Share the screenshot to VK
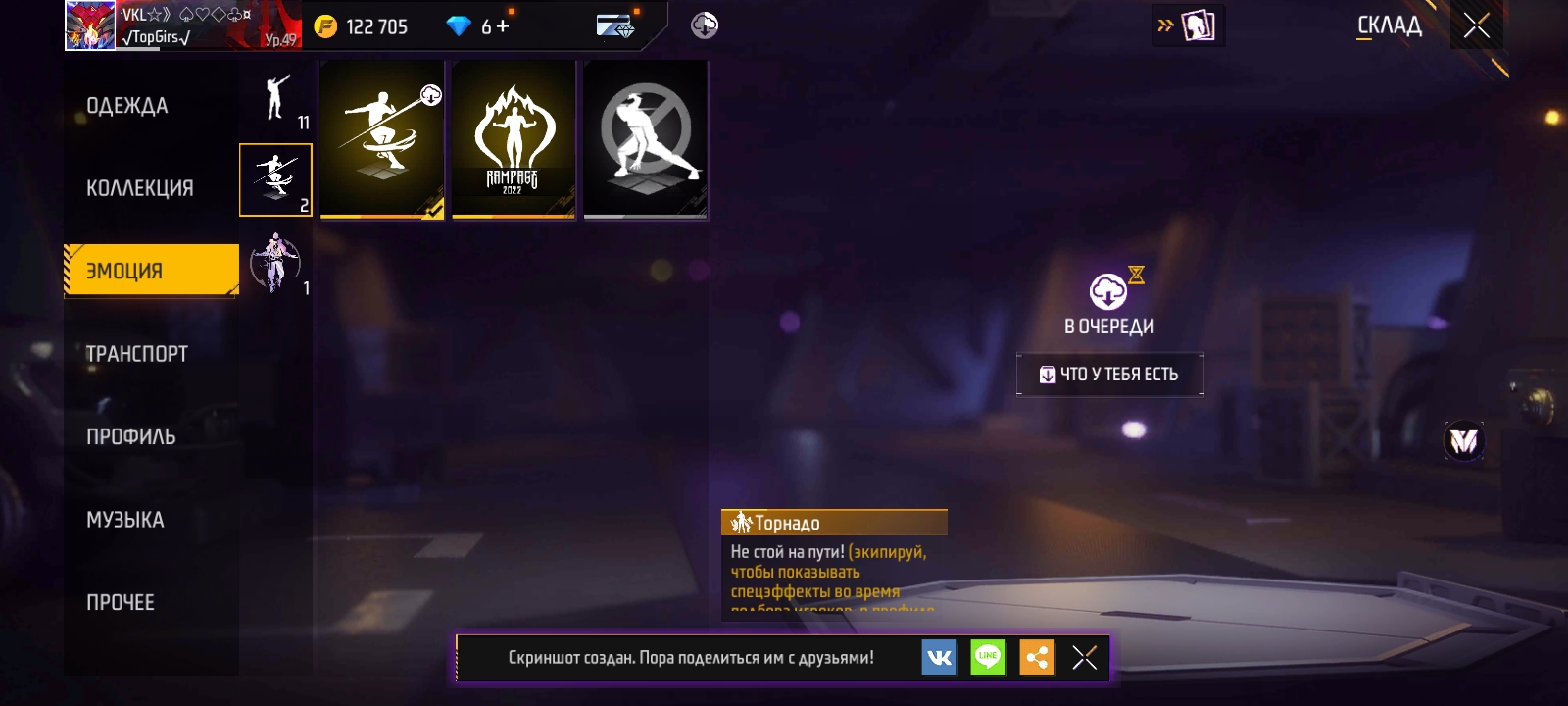This screenshot has height=706, width=1568. coord(939,657)
